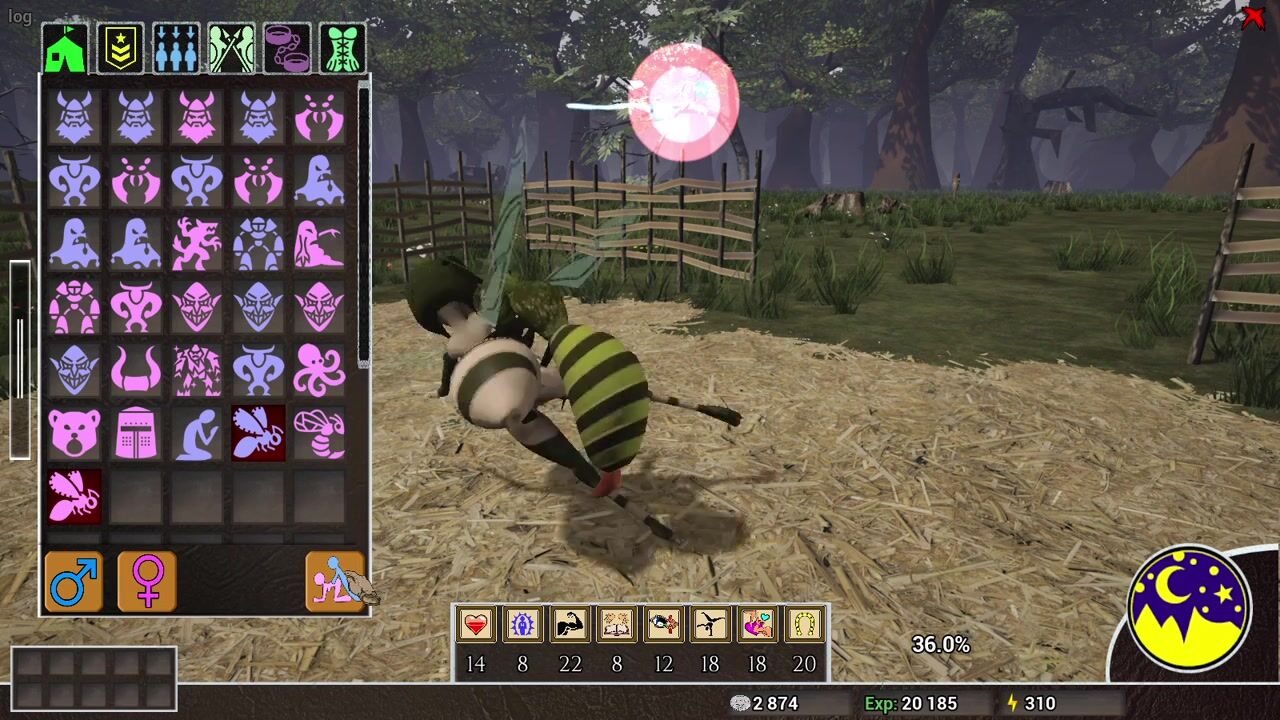The height and width of the screenshot is (720, 1280).
Task: Choose the pink octopus creature icon
Action: (319, 370)
